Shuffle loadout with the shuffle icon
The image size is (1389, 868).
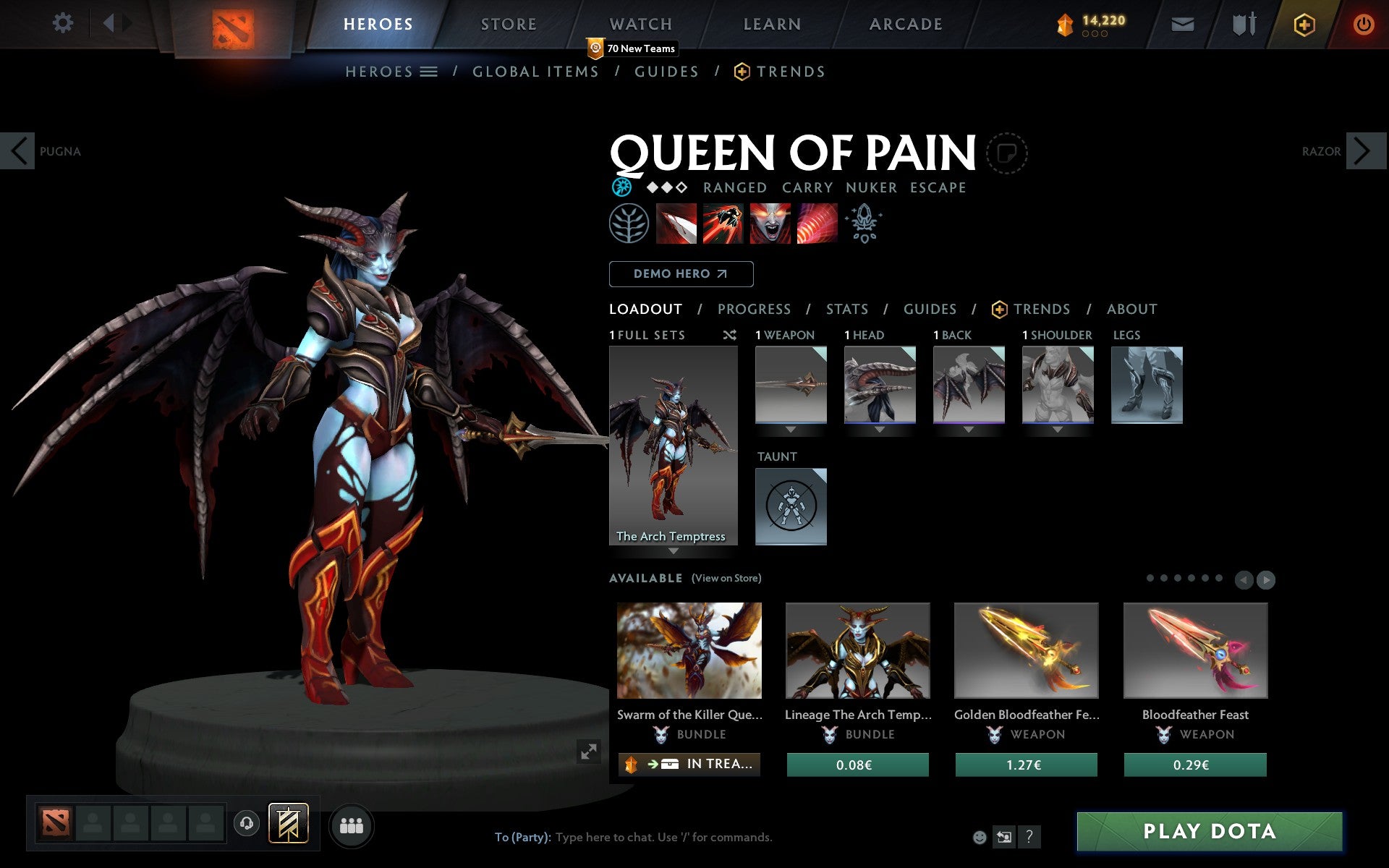(x=730, y=335)
